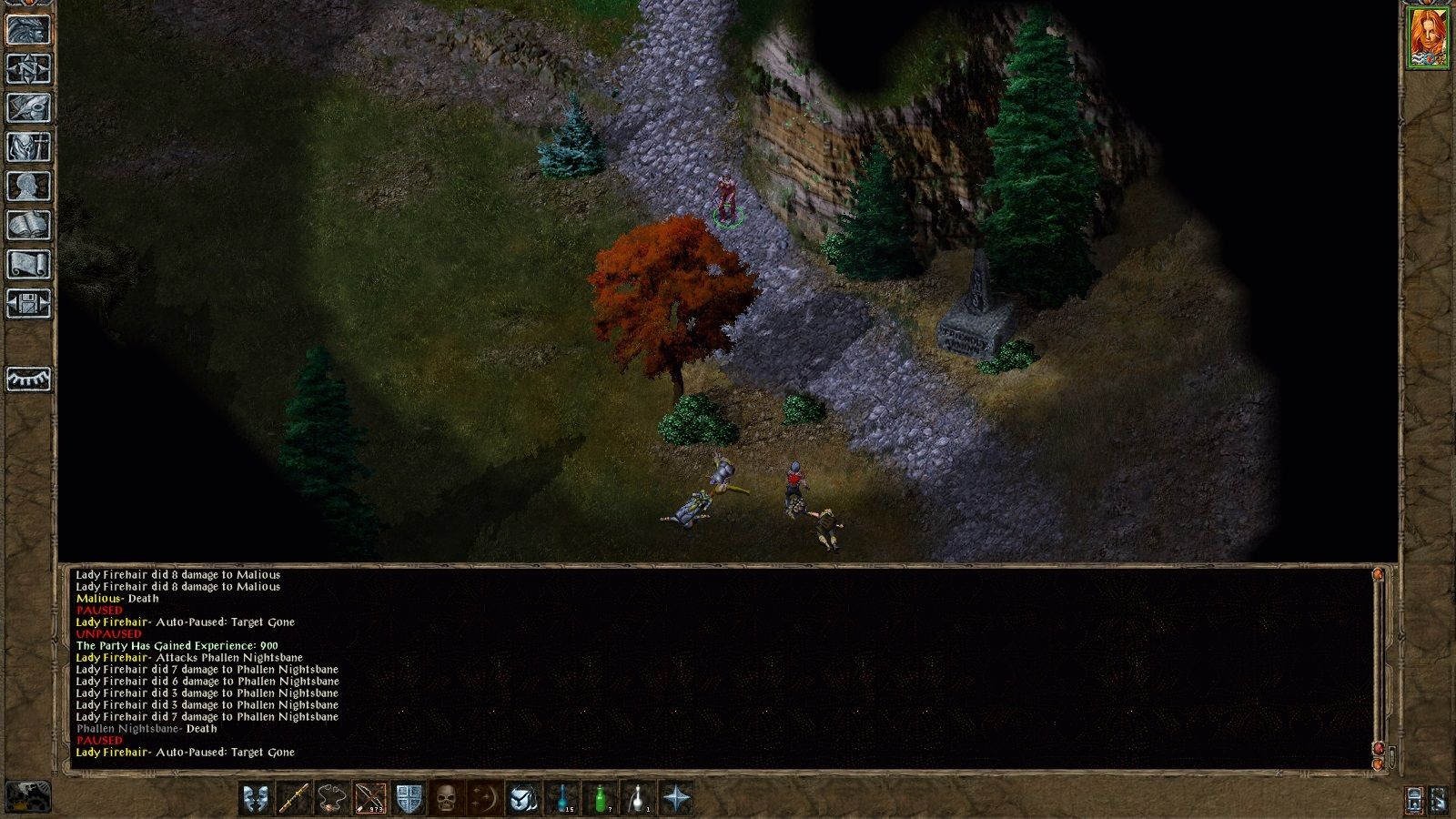Activate the shield guard action
1456x819 pixels.
409,799
